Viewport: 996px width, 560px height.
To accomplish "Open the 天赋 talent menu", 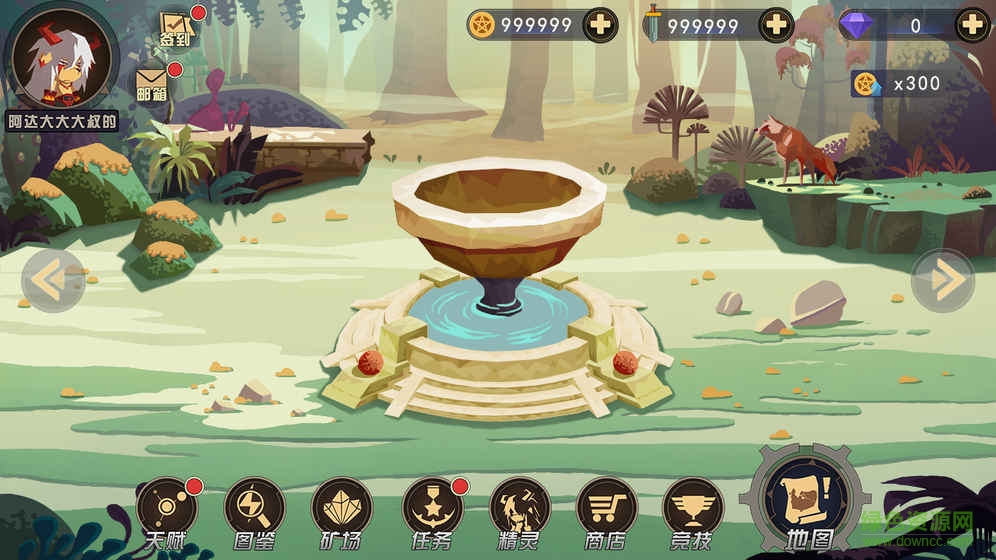I will pyautogui.click(x=167, y=508).
